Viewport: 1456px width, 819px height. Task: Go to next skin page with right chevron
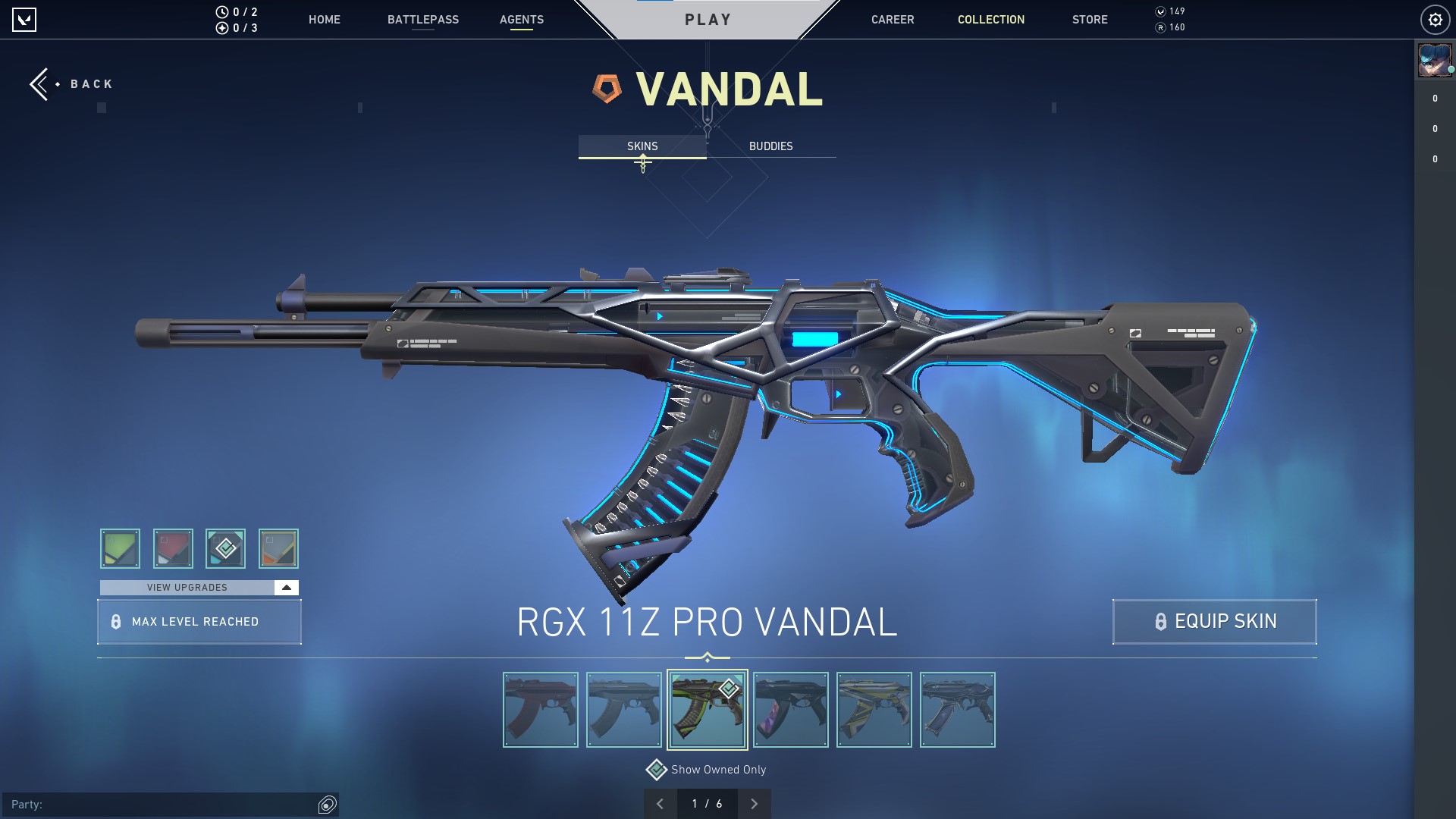point(753,802)
